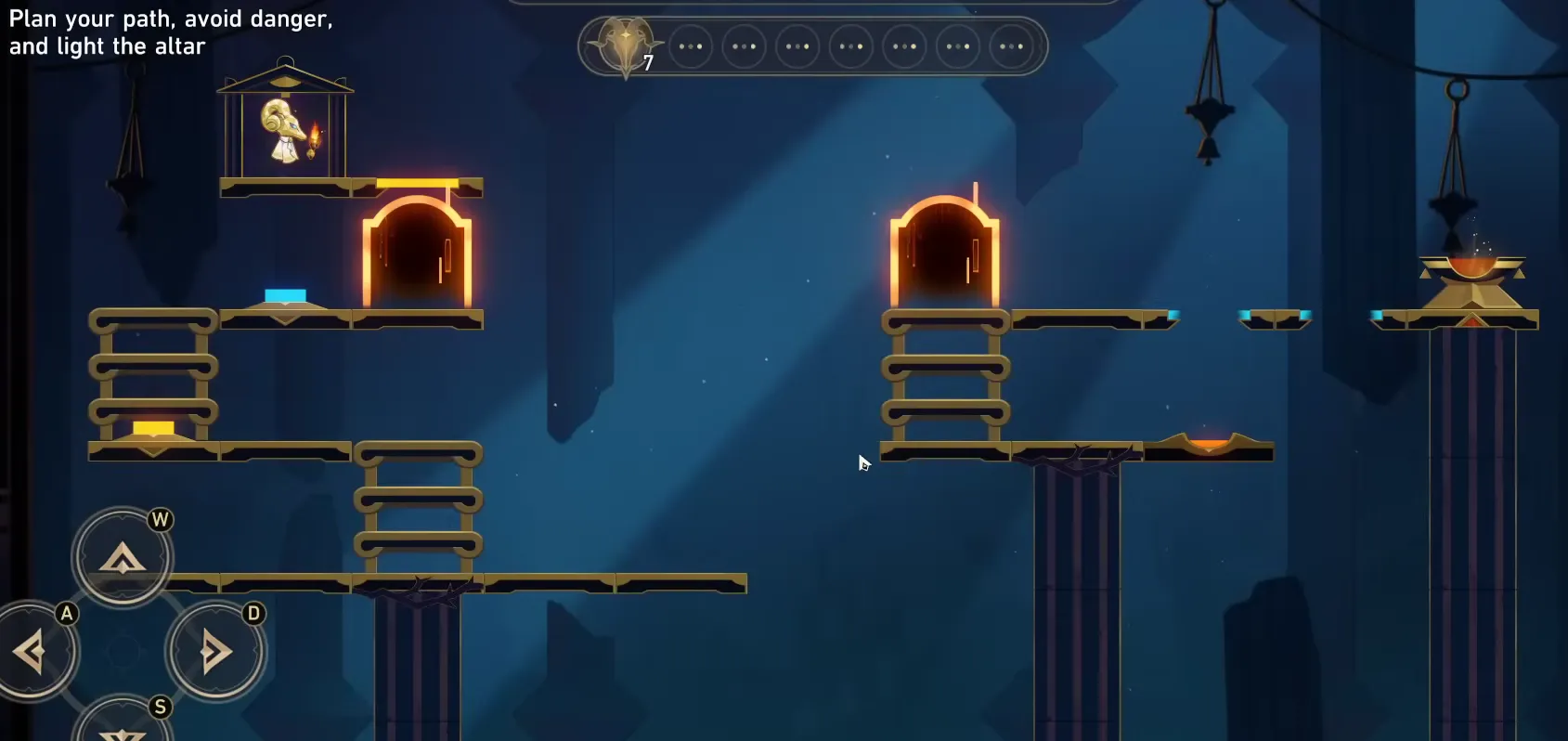Click the right arrow move button
Screen dimensions: 1568x741
coord(215,651)
